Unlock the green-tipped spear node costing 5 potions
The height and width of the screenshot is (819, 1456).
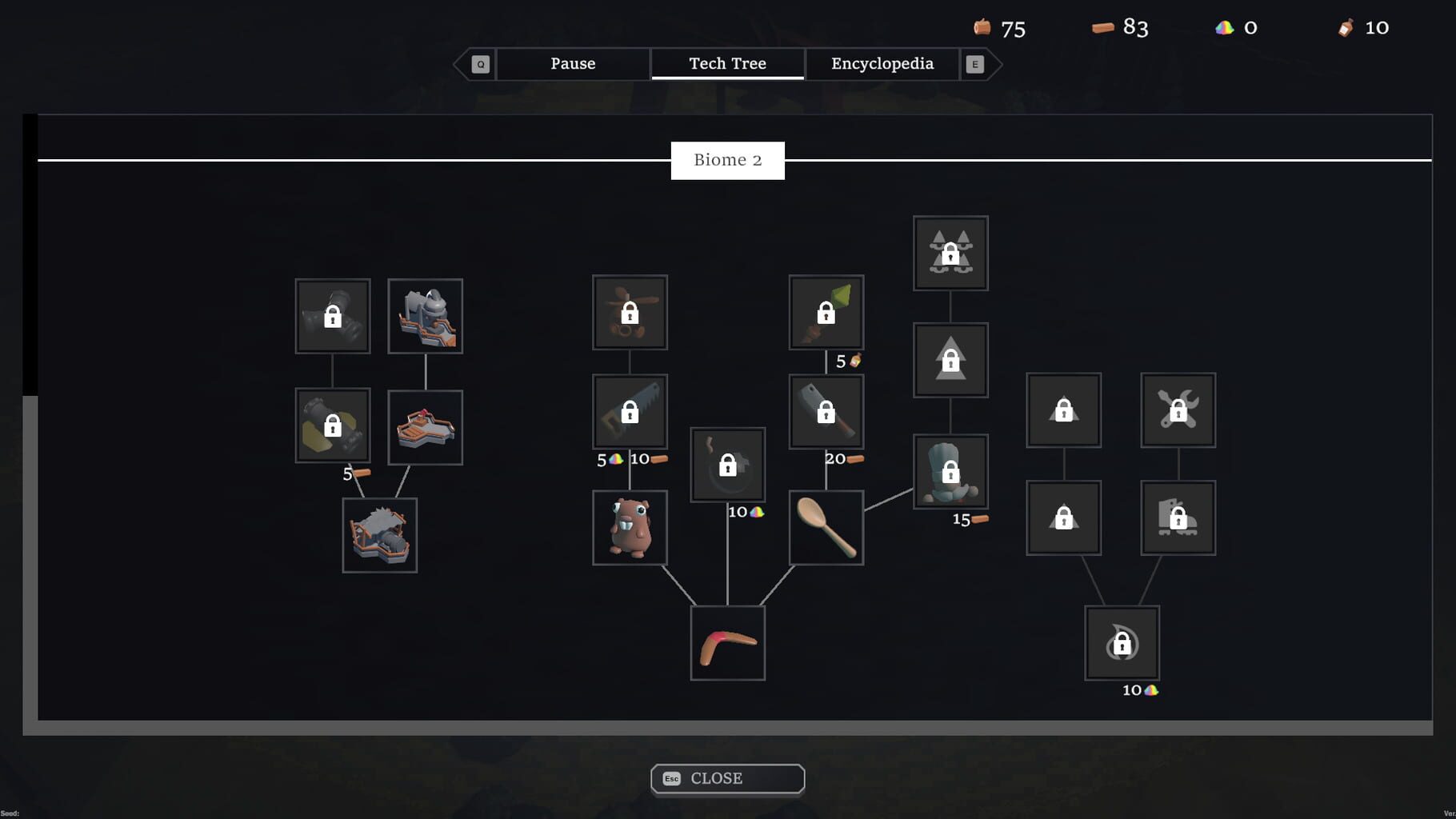pyautogui.click(x=826, y=313)
